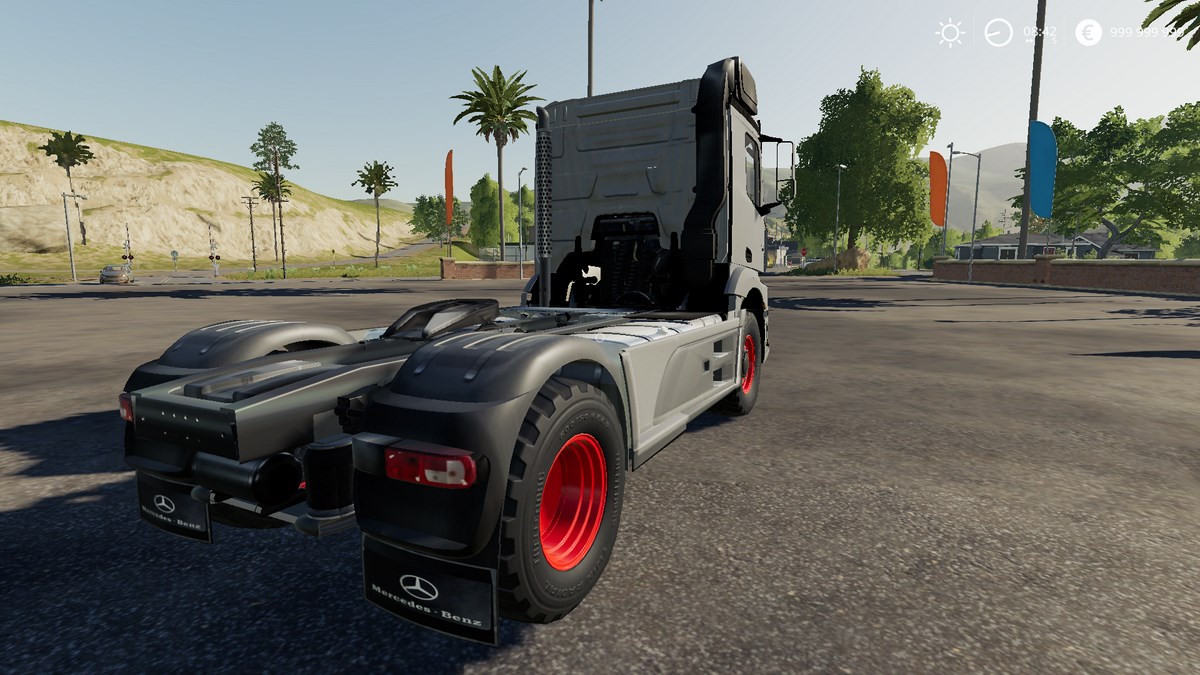Click the sun weather forecast icon

(x=950, y=33)
